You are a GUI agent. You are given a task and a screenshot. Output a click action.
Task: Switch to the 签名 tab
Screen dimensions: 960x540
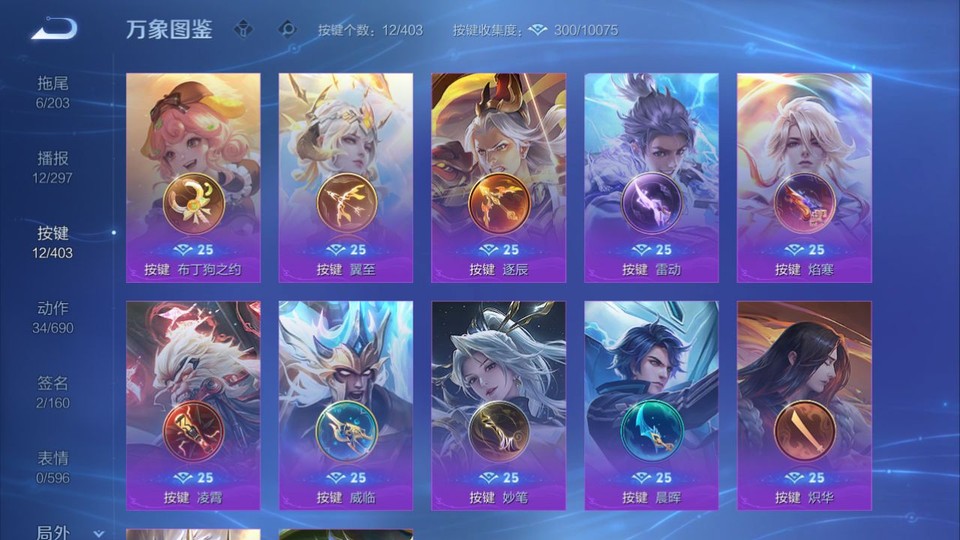(53, 391)
